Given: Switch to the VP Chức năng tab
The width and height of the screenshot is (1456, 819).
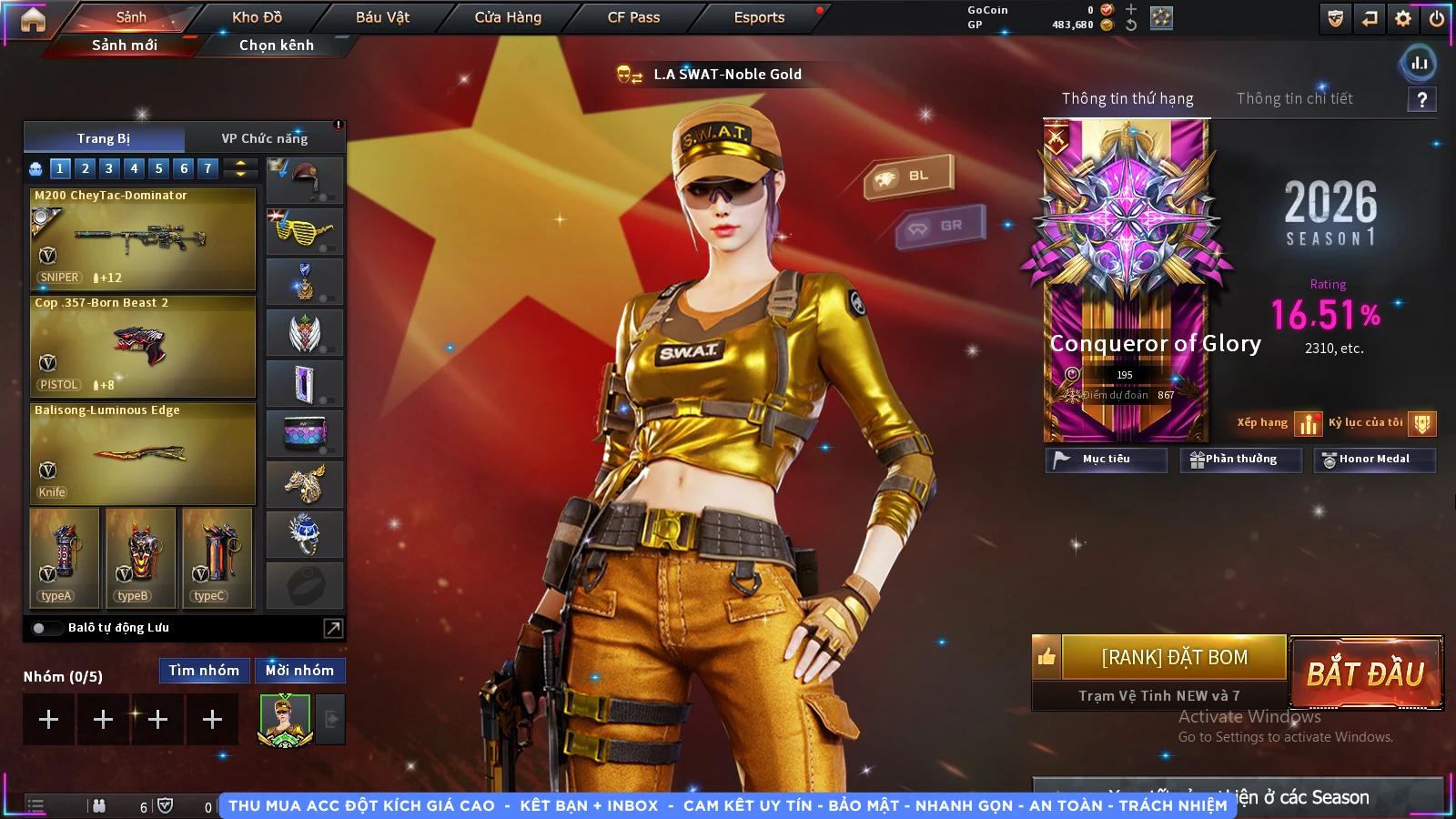Looking at the screenshot, I should [265, 138].
